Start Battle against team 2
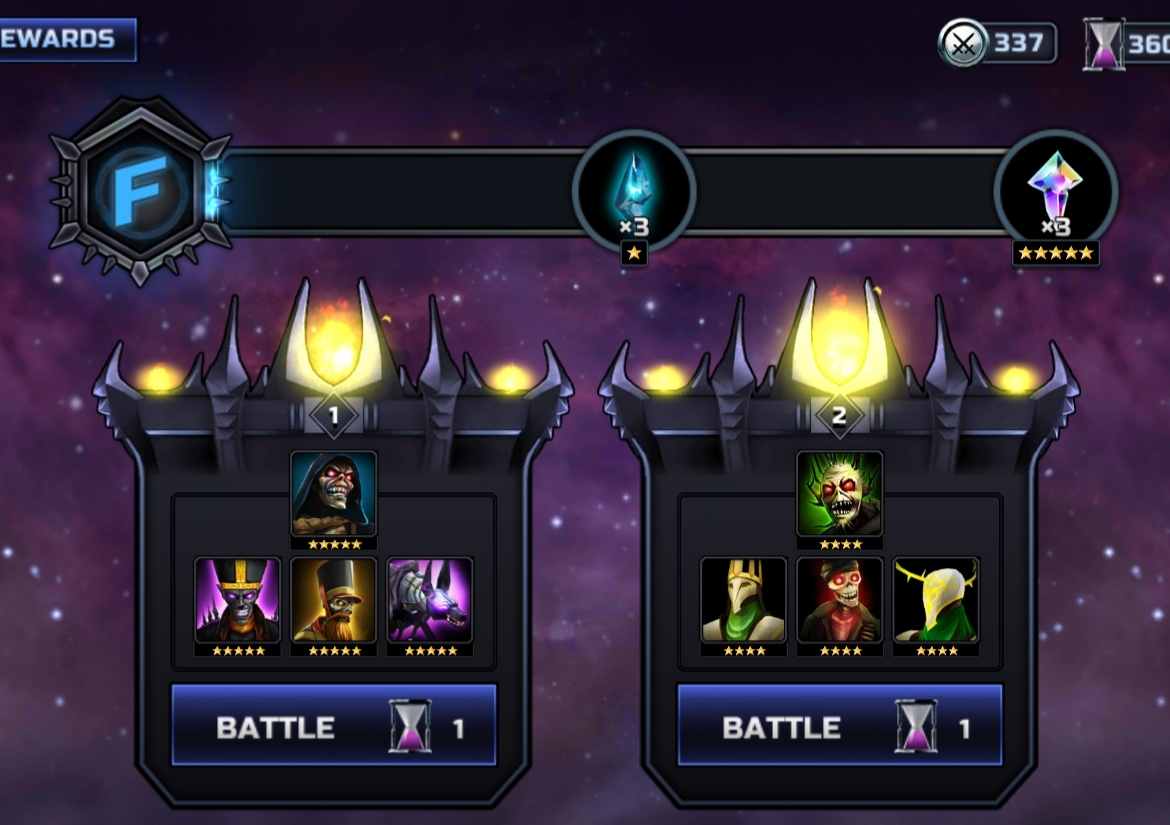The width and height of the screenshot is (1170, 825). [839, 726]
